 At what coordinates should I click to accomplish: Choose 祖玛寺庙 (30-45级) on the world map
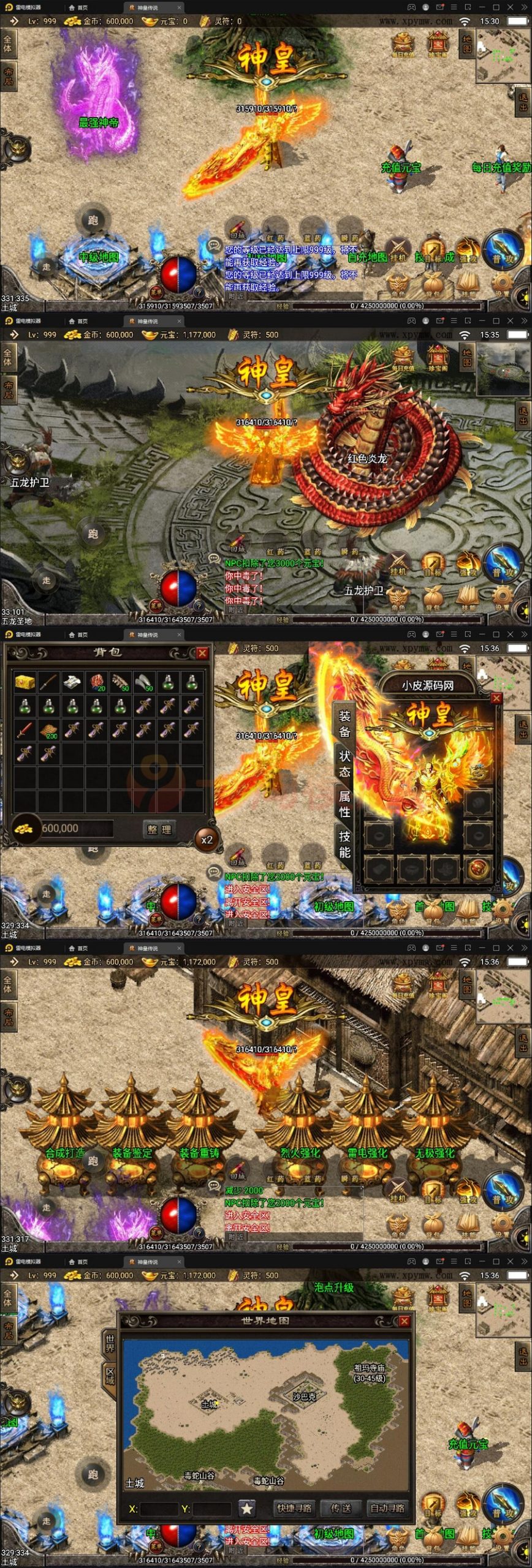(x=369, y=1373)
